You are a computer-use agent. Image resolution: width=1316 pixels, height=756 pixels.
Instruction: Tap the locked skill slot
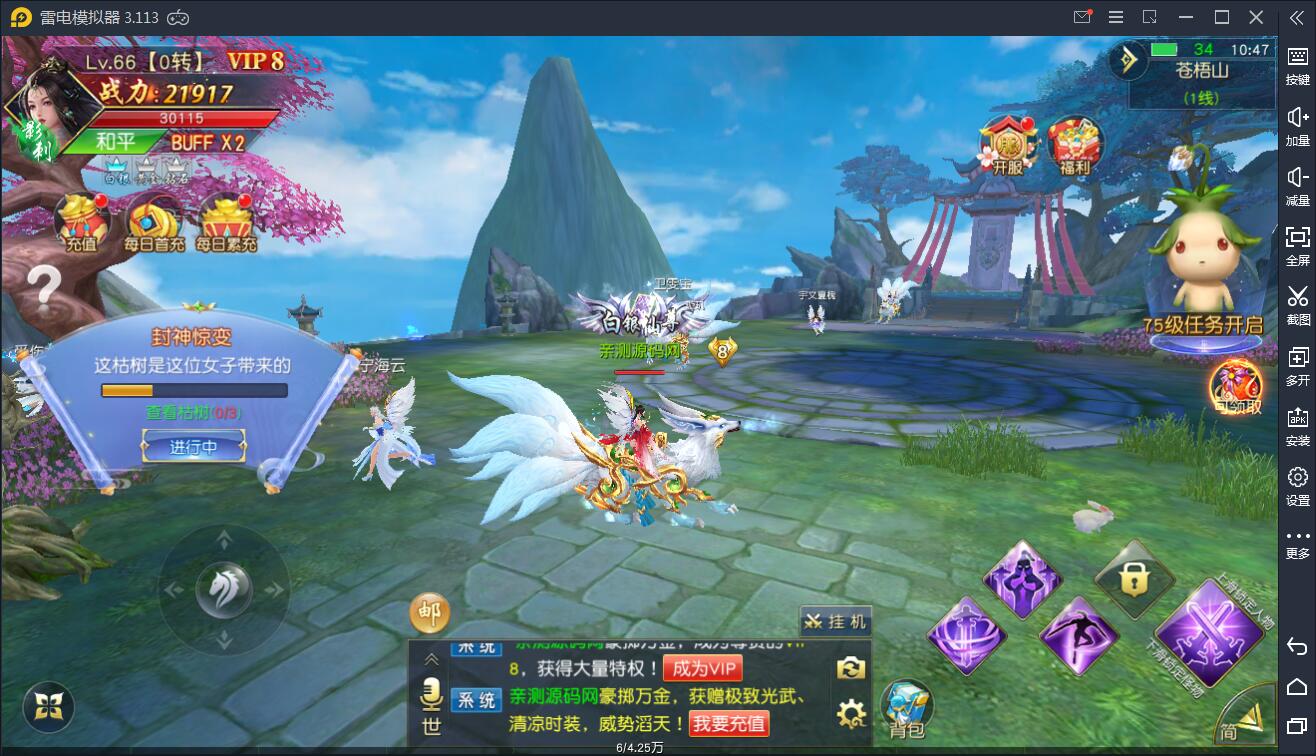click(x=1133, y=579)
